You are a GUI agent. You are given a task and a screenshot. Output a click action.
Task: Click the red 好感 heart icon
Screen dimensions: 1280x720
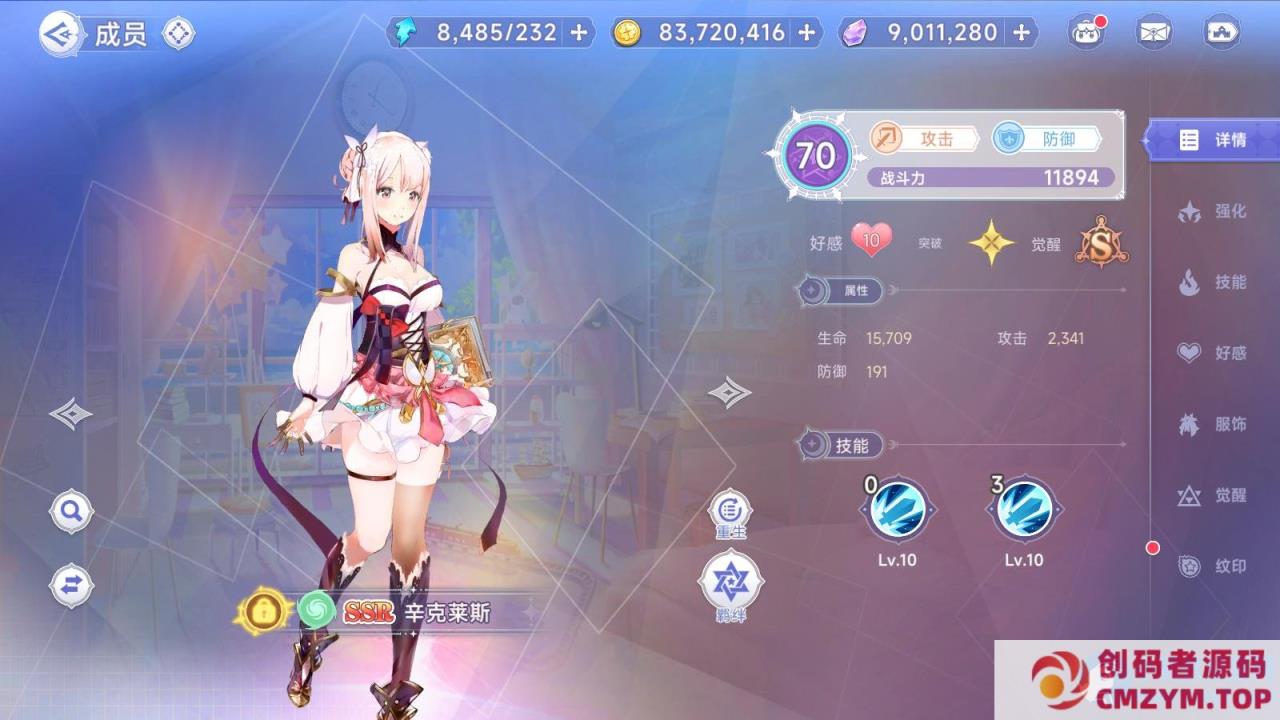click(x=869, y=240)
